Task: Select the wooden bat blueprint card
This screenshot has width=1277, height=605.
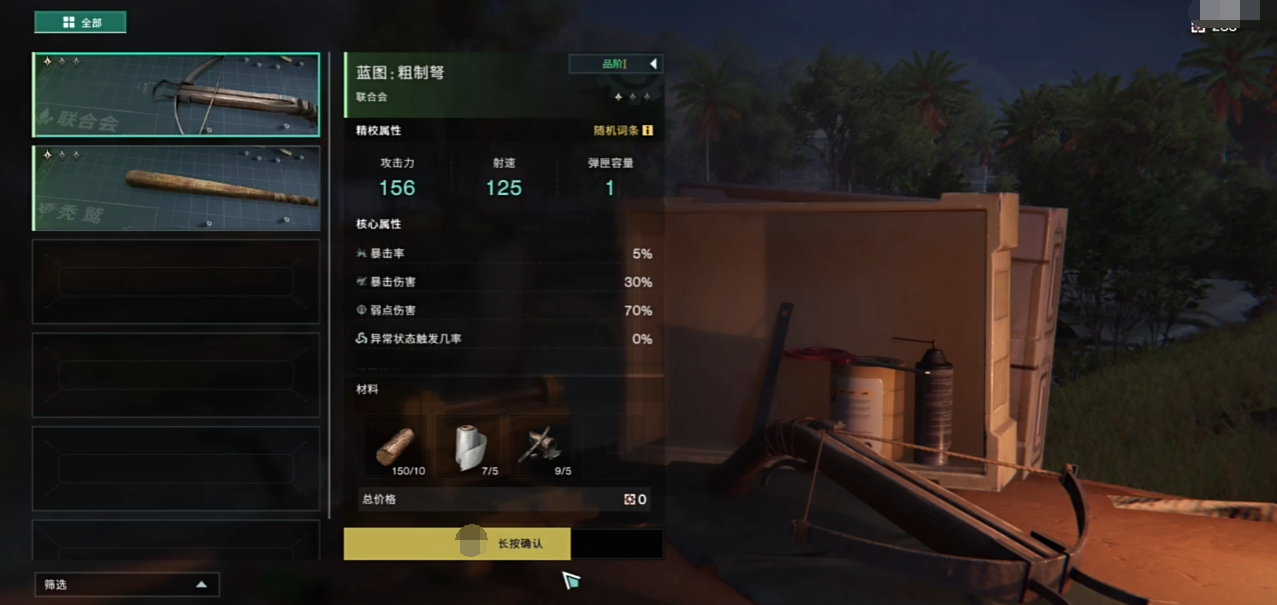Action: point(176,188)
